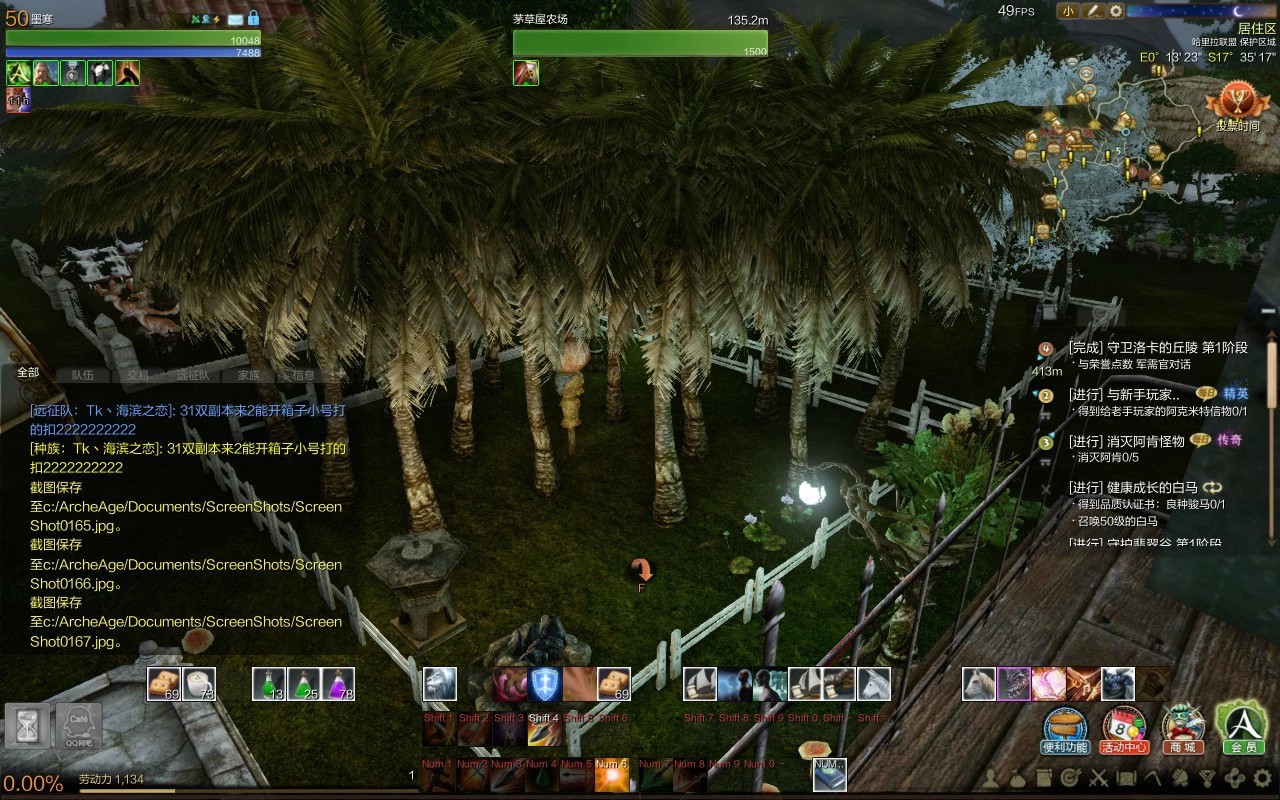Summon the white horse mount
The height and width of the screenshot is (800, 1280).
[979, 684]
